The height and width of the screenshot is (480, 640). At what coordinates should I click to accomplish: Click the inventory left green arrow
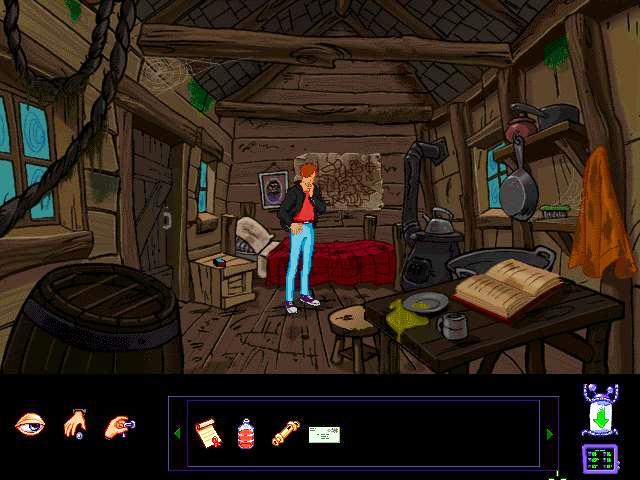tap(178, 433)
